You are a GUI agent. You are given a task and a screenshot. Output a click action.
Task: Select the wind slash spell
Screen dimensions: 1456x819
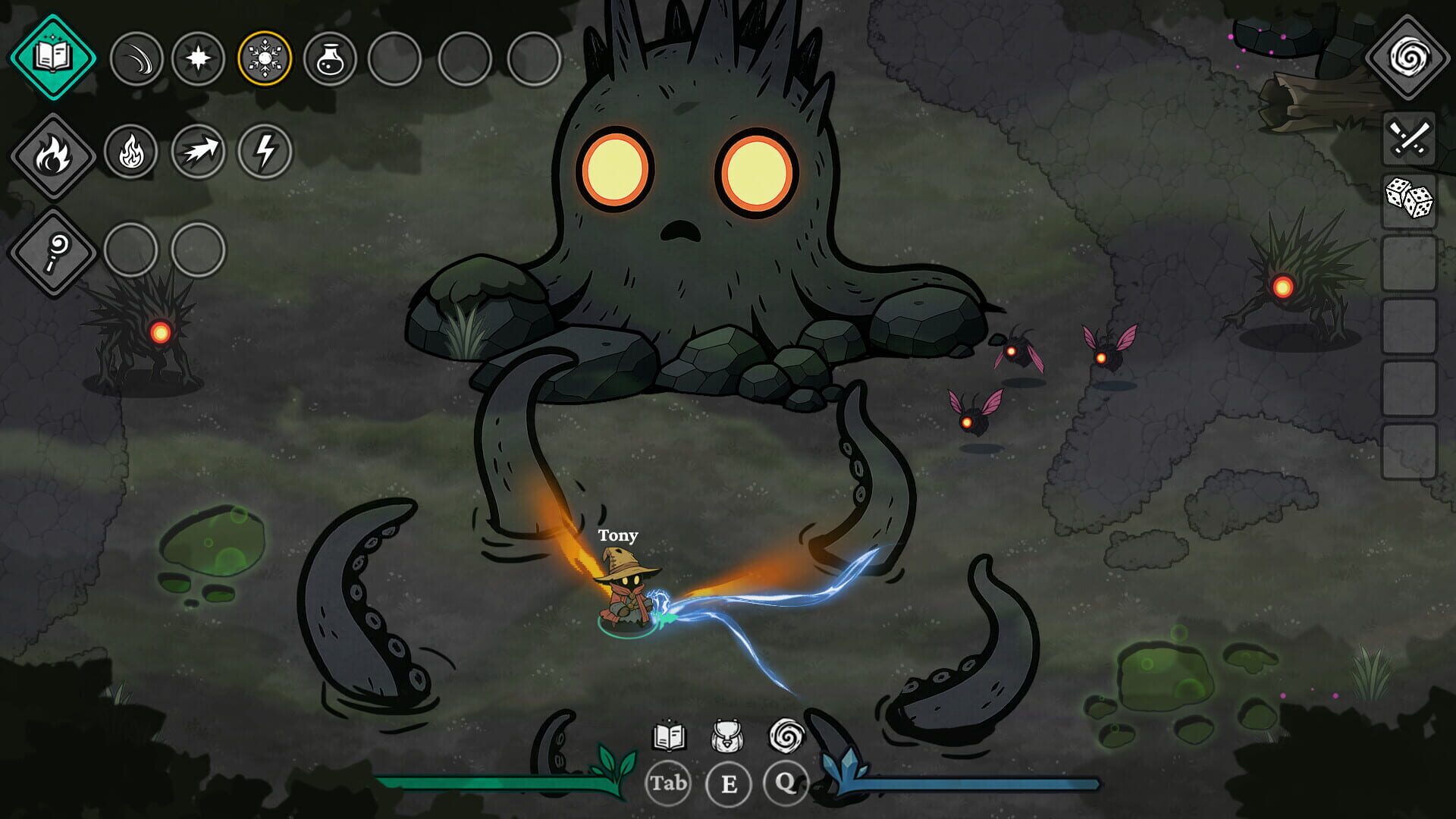136,58
